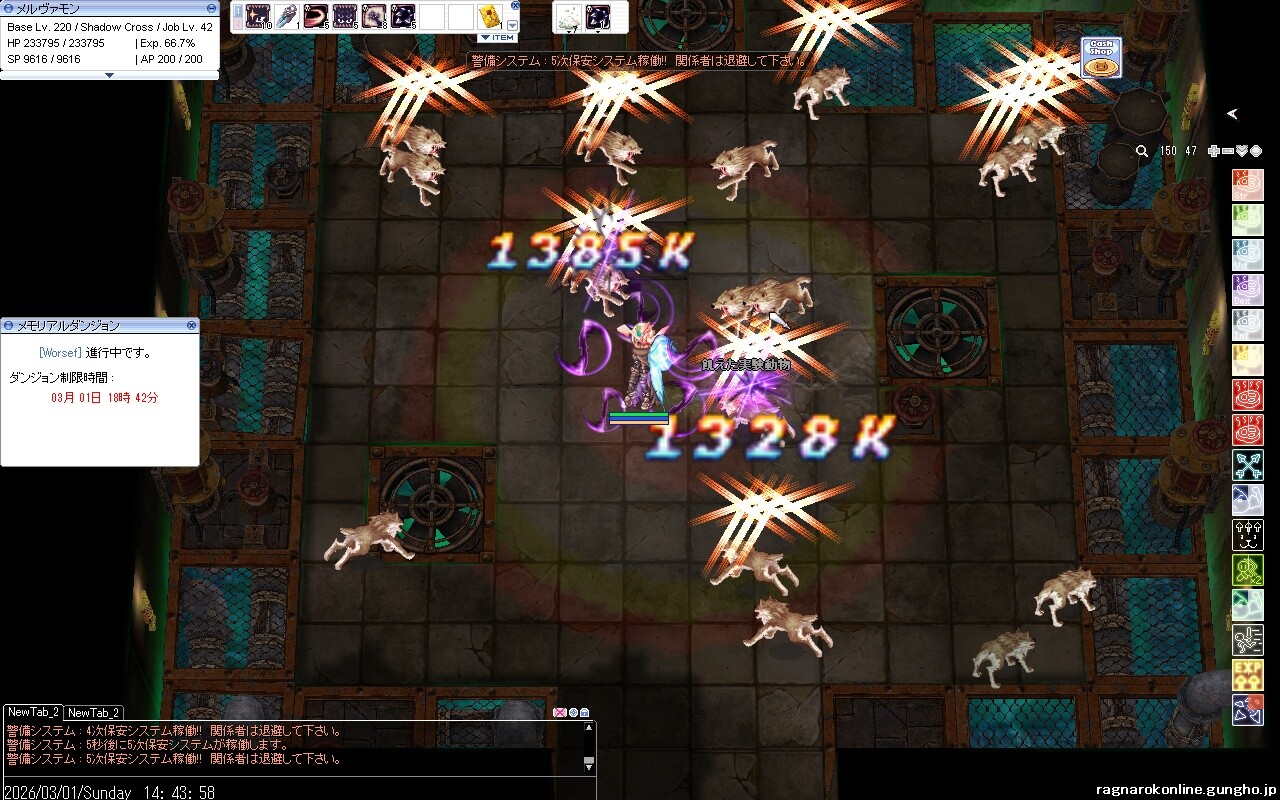Click the Dex food buff icon
This screenshot has height=800, width=1280.
click(1247, 290)
